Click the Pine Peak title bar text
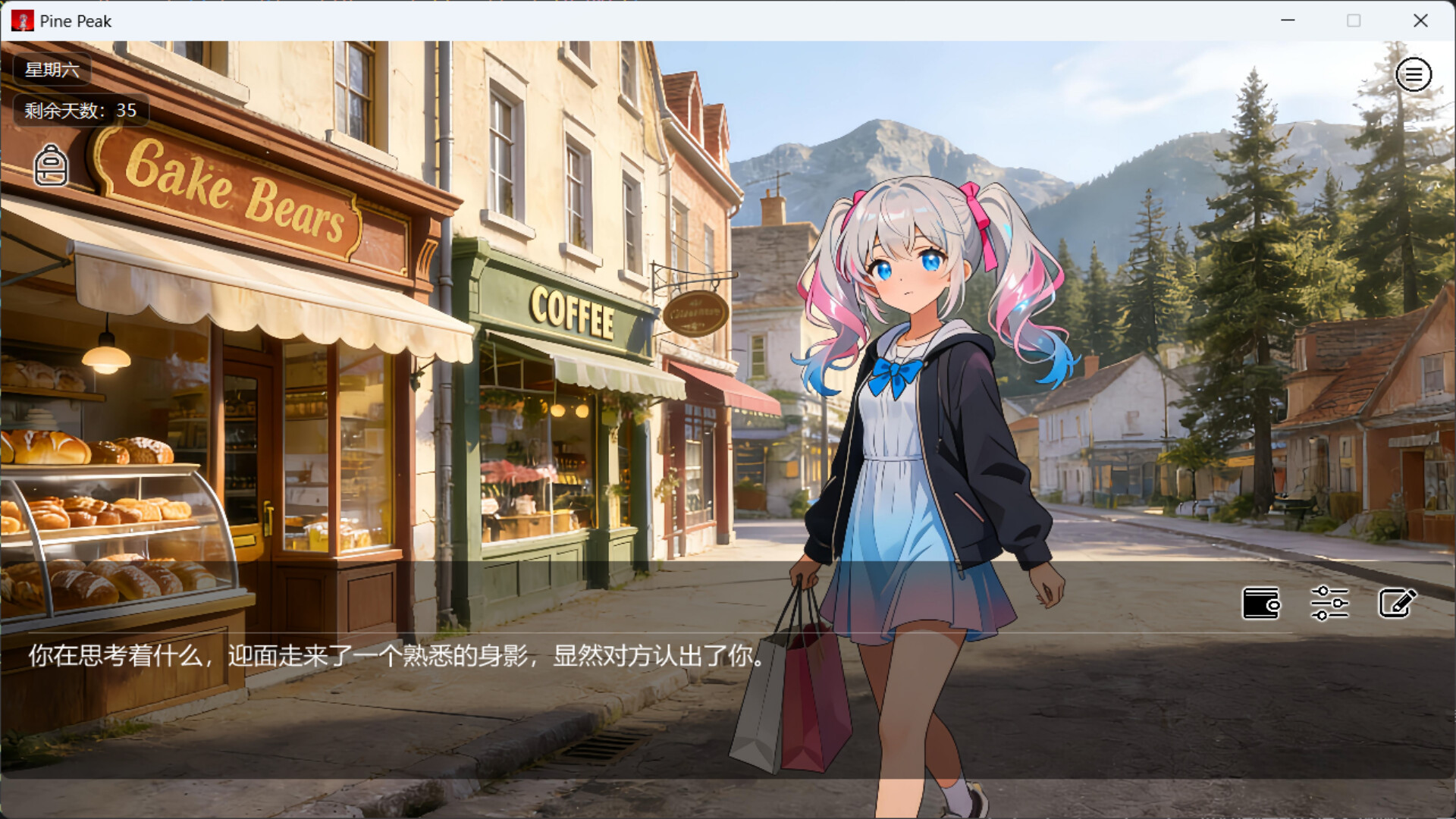The image size is (1456, 819). coord(76,20)
